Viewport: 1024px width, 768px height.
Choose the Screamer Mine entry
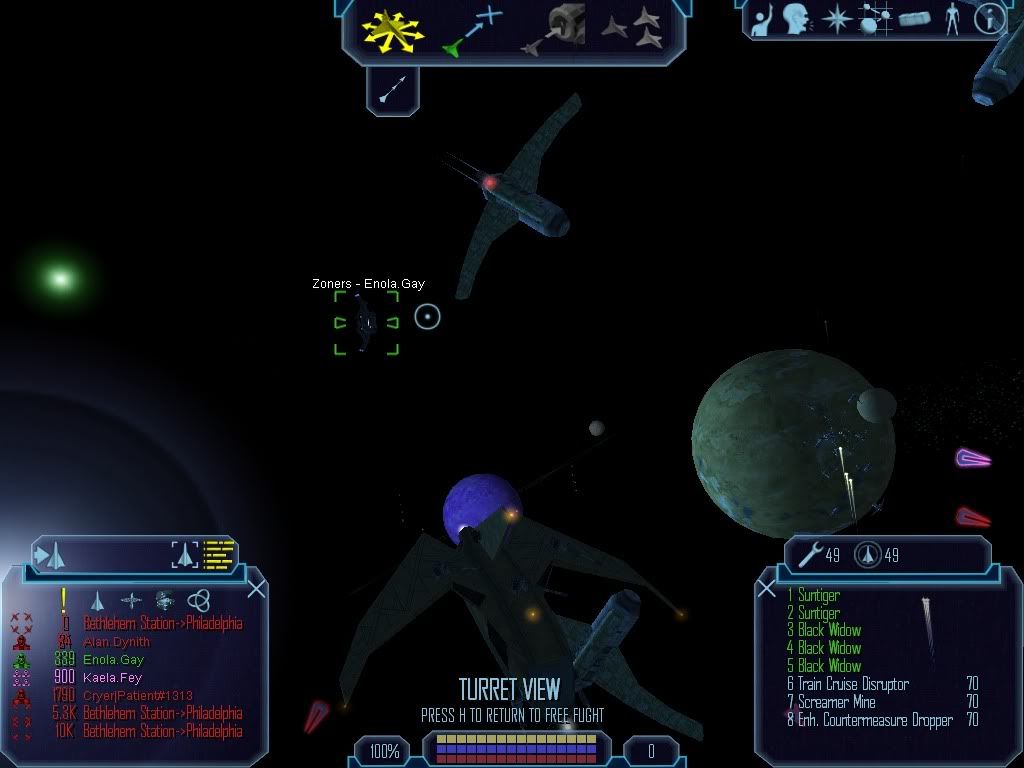[836, 702]
